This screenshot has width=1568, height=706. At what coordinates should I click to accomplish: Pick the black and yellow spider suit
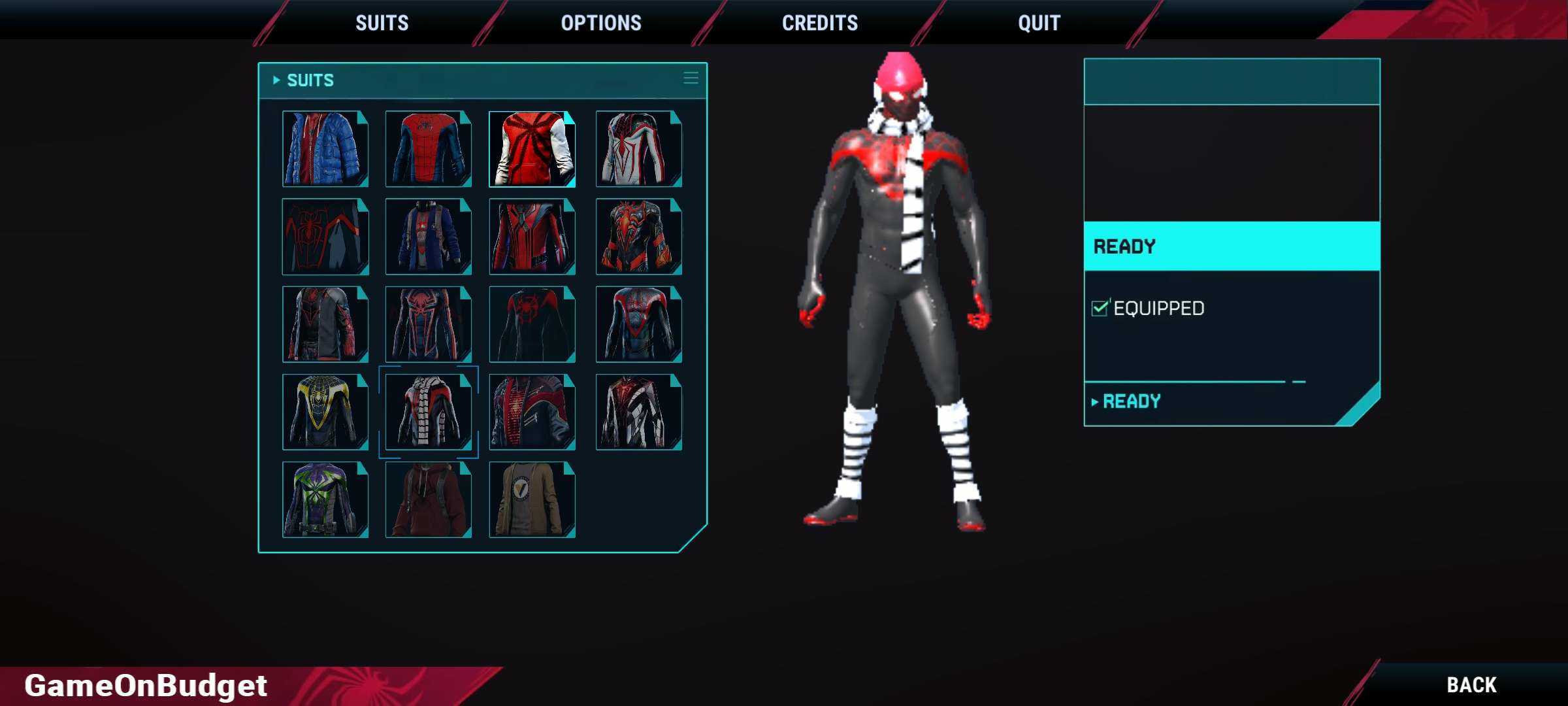click(x=325, y=412)
